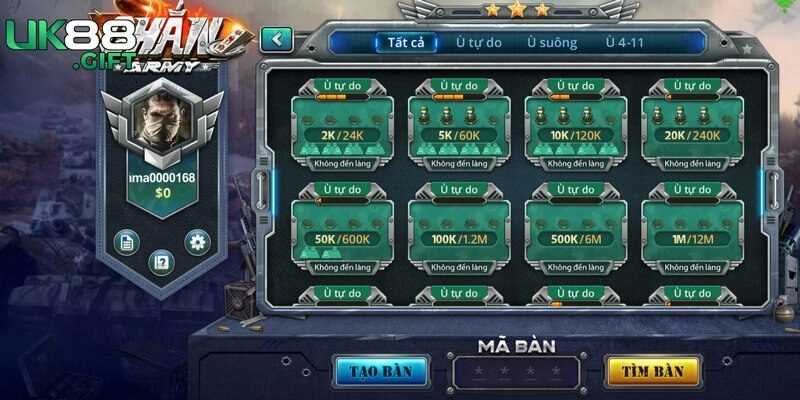Join the 2K/24K table
The image size is (800, 400).
click(x=341, y=127)
